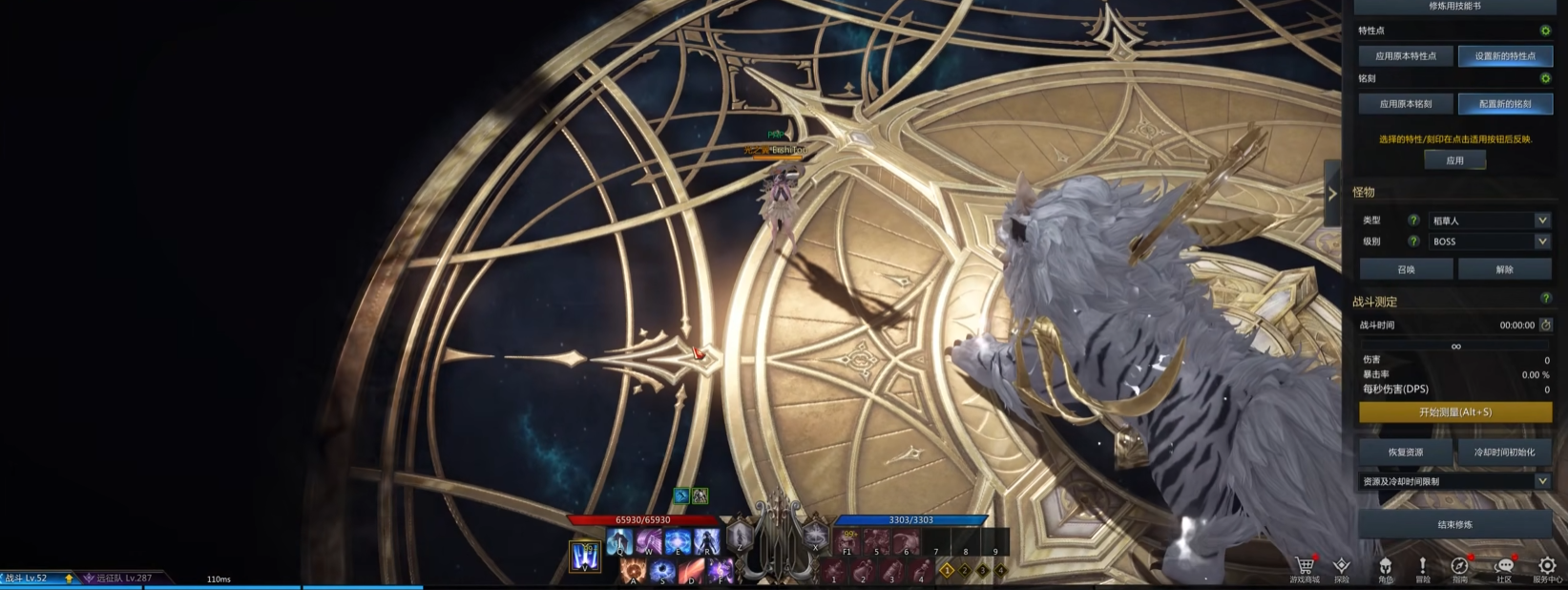
Task: Expand the 资源及冷却时间限制 dropdown
Action: pos(1454,482)
